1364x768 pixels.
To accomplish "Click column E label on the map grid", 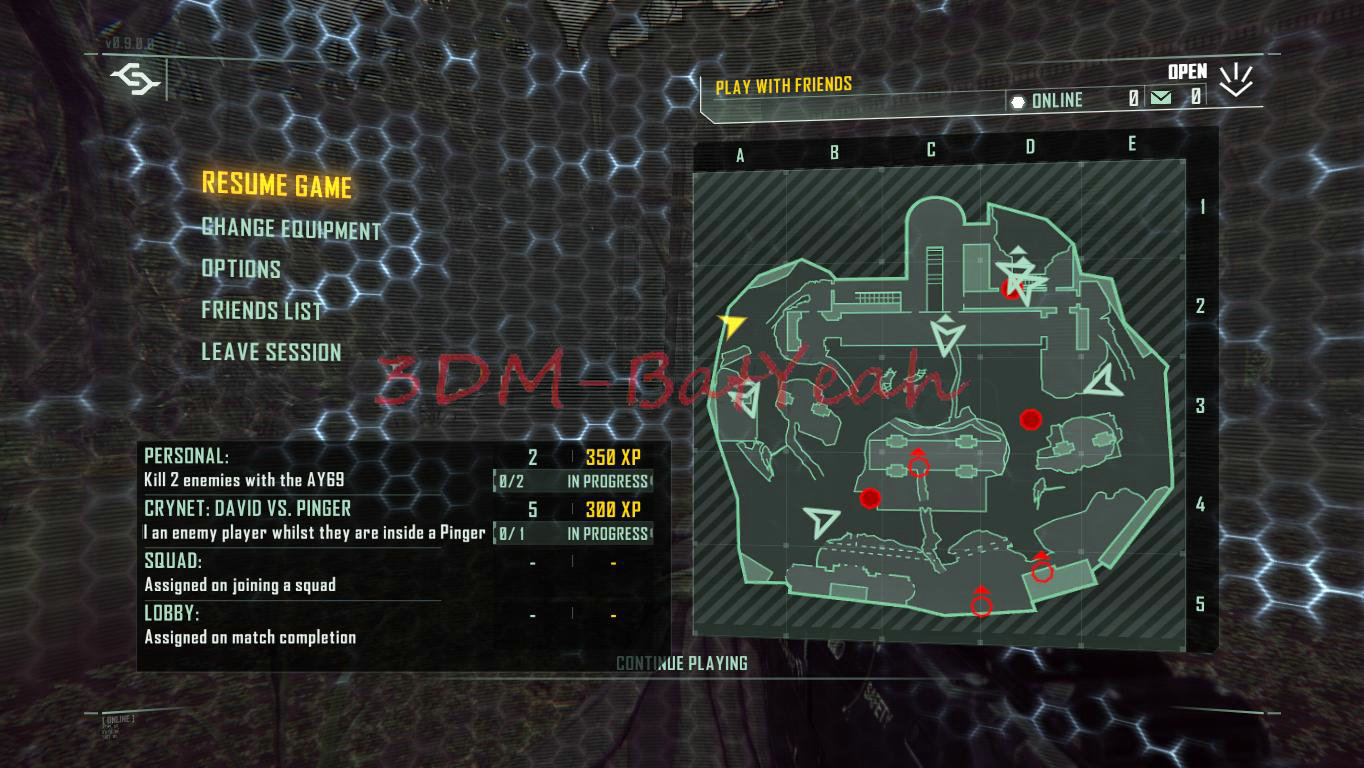I will (1131, 144).
